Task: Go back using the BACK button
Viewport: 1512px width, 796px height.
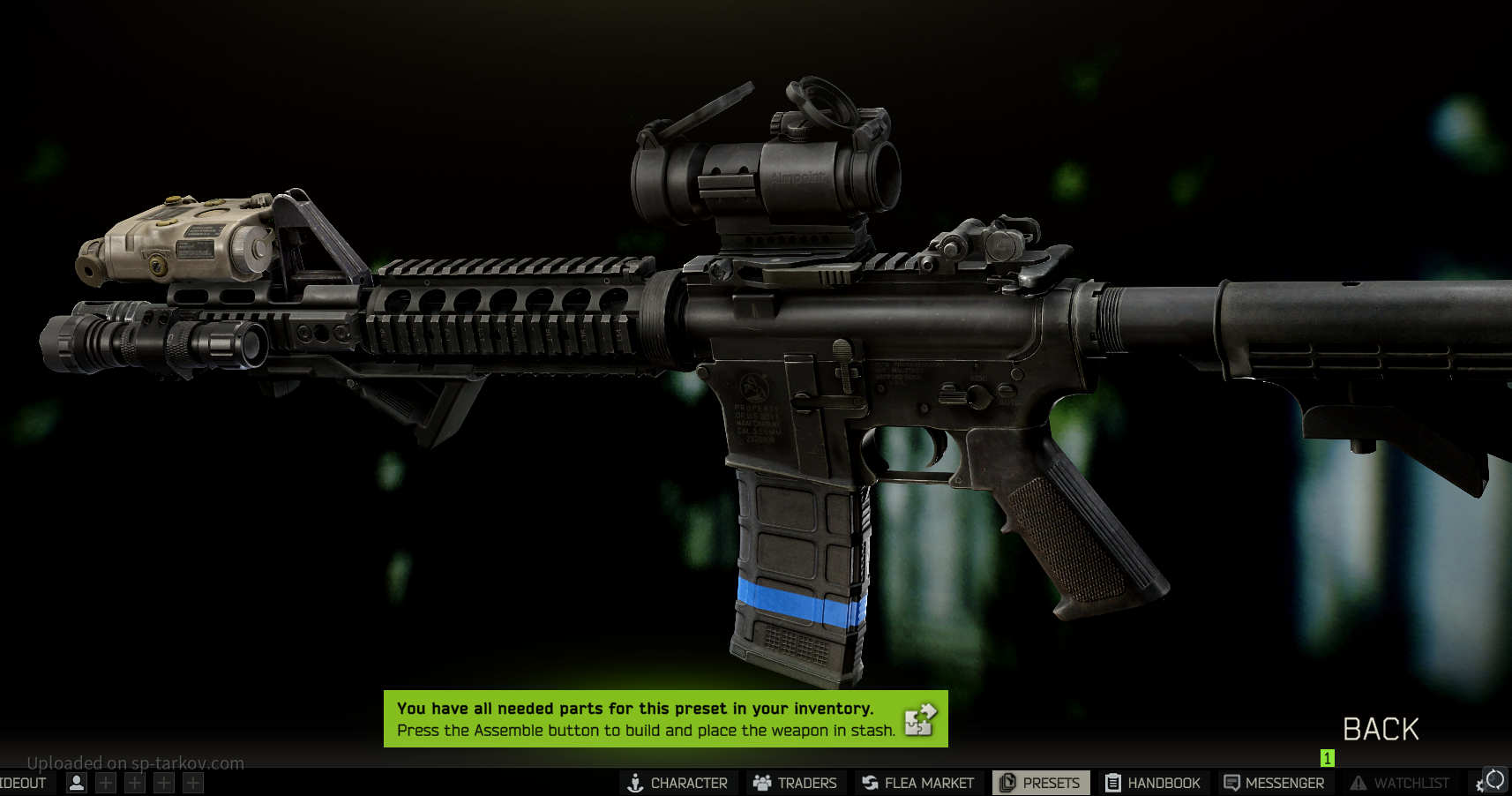Action: point(1381,730)
